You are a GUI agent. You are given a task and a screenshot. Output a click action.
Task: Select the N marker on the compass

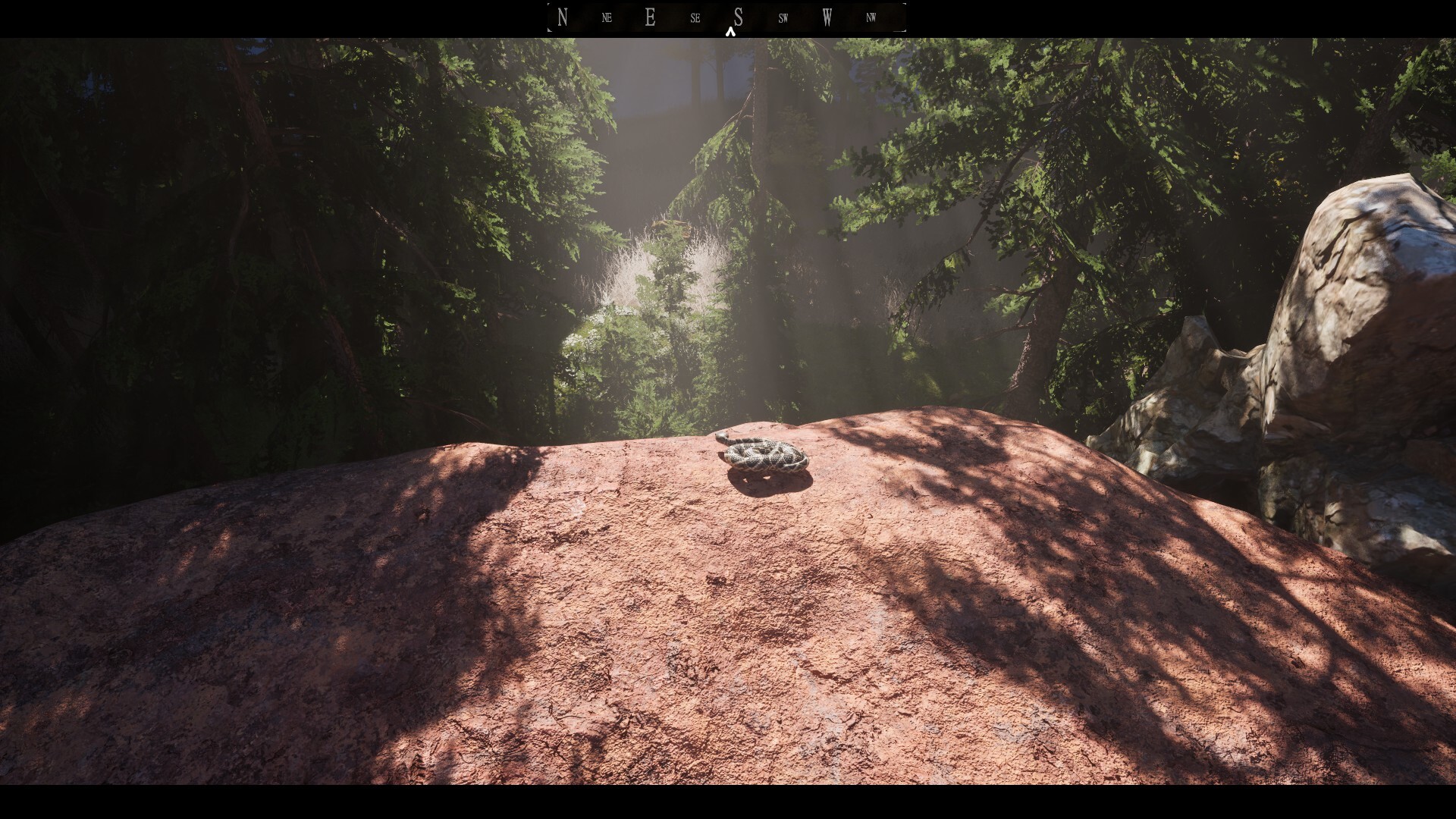click(562, 17)
